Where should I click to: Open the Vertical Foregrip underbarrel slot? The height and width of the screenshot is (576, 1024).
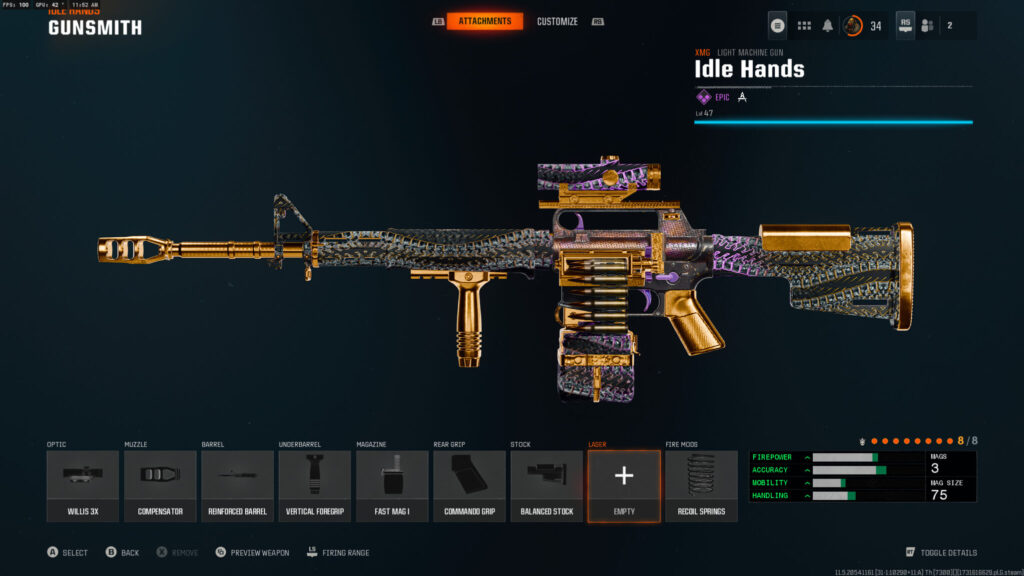314,486
